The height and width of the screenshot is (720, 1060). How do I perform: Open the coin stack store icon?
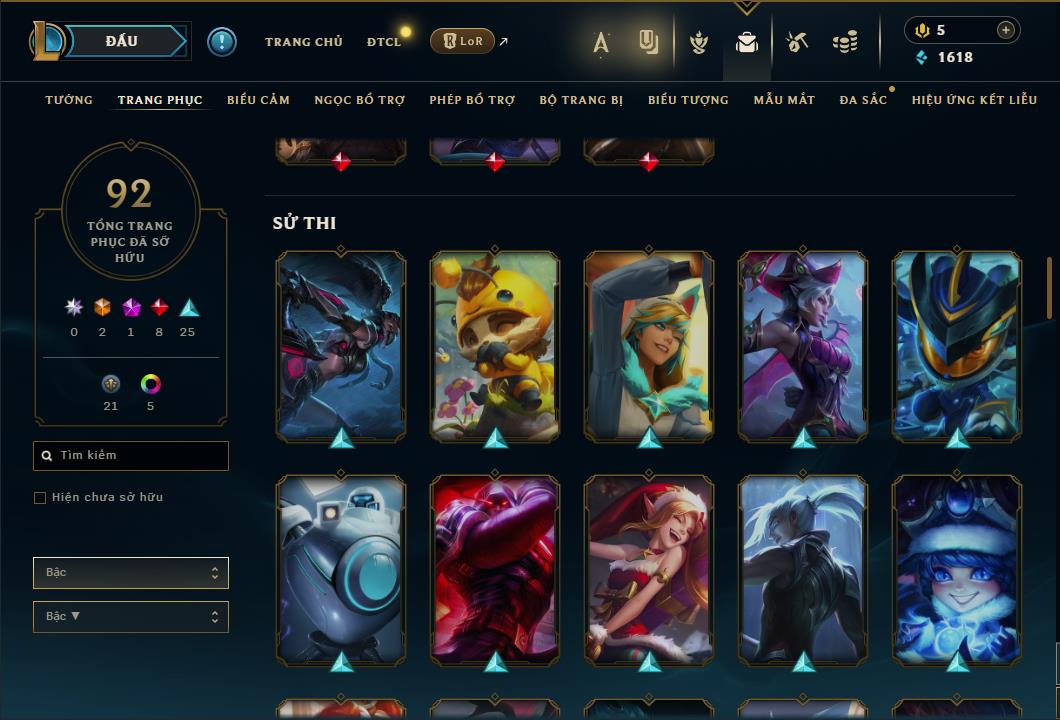(845, 42)
